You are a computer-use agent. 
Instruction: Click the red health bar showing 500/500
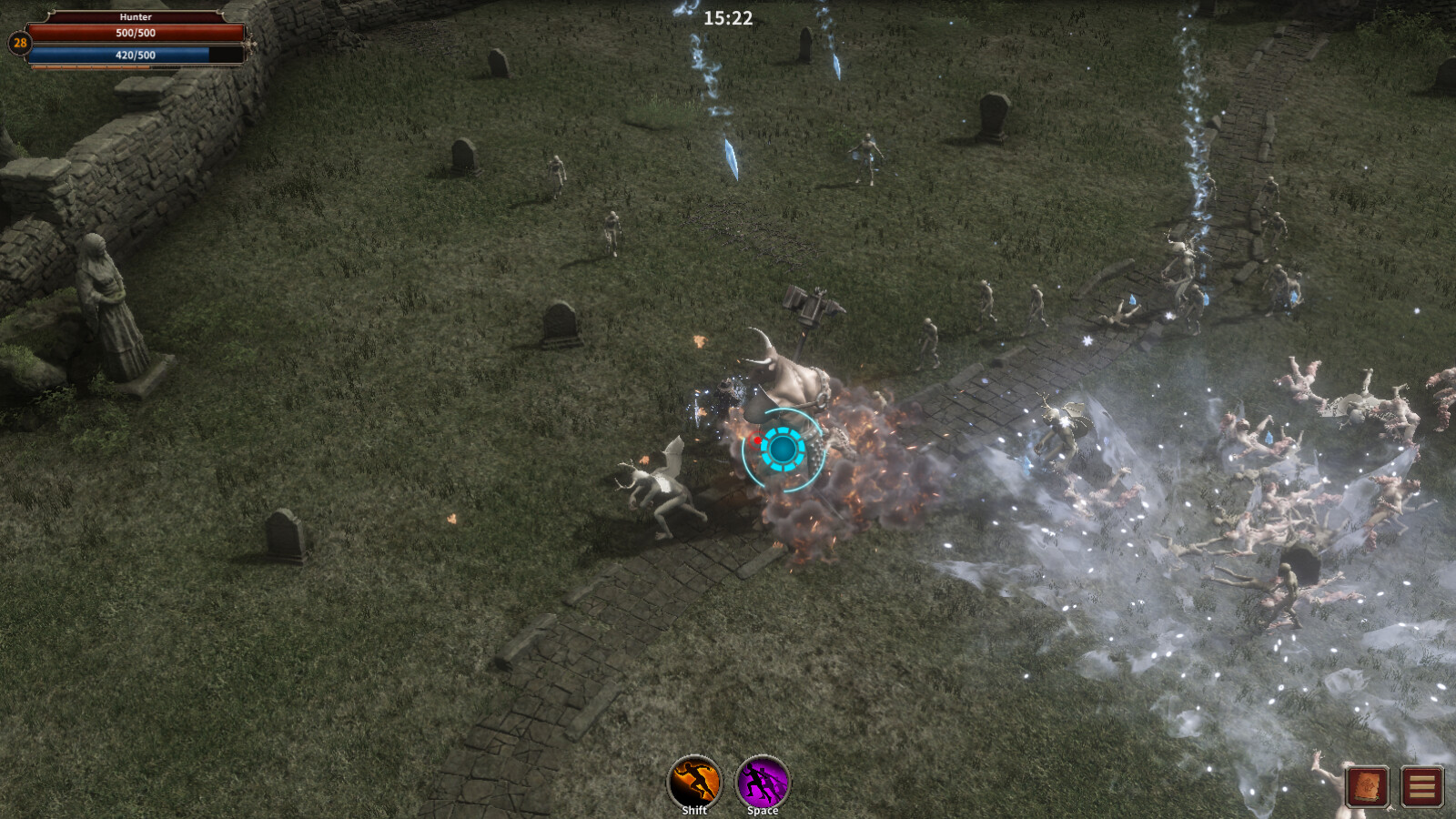coord(136,35)
